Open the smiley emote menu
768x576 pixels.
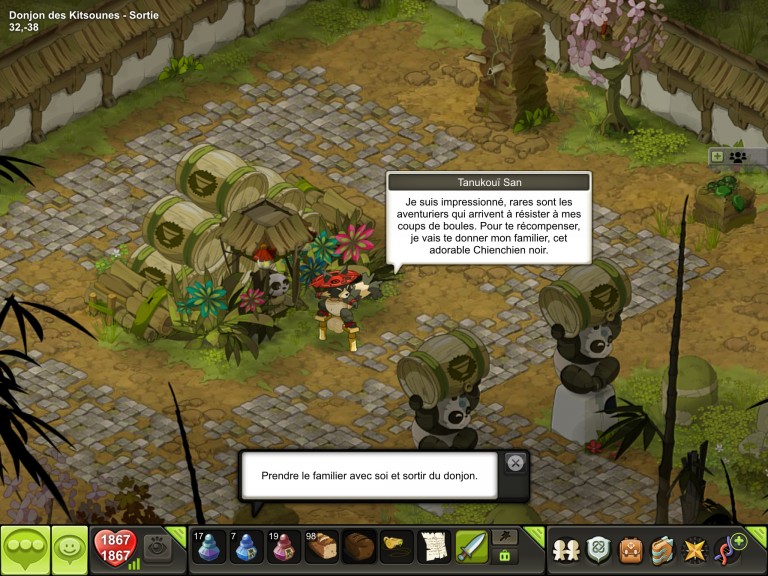(69, 549)
